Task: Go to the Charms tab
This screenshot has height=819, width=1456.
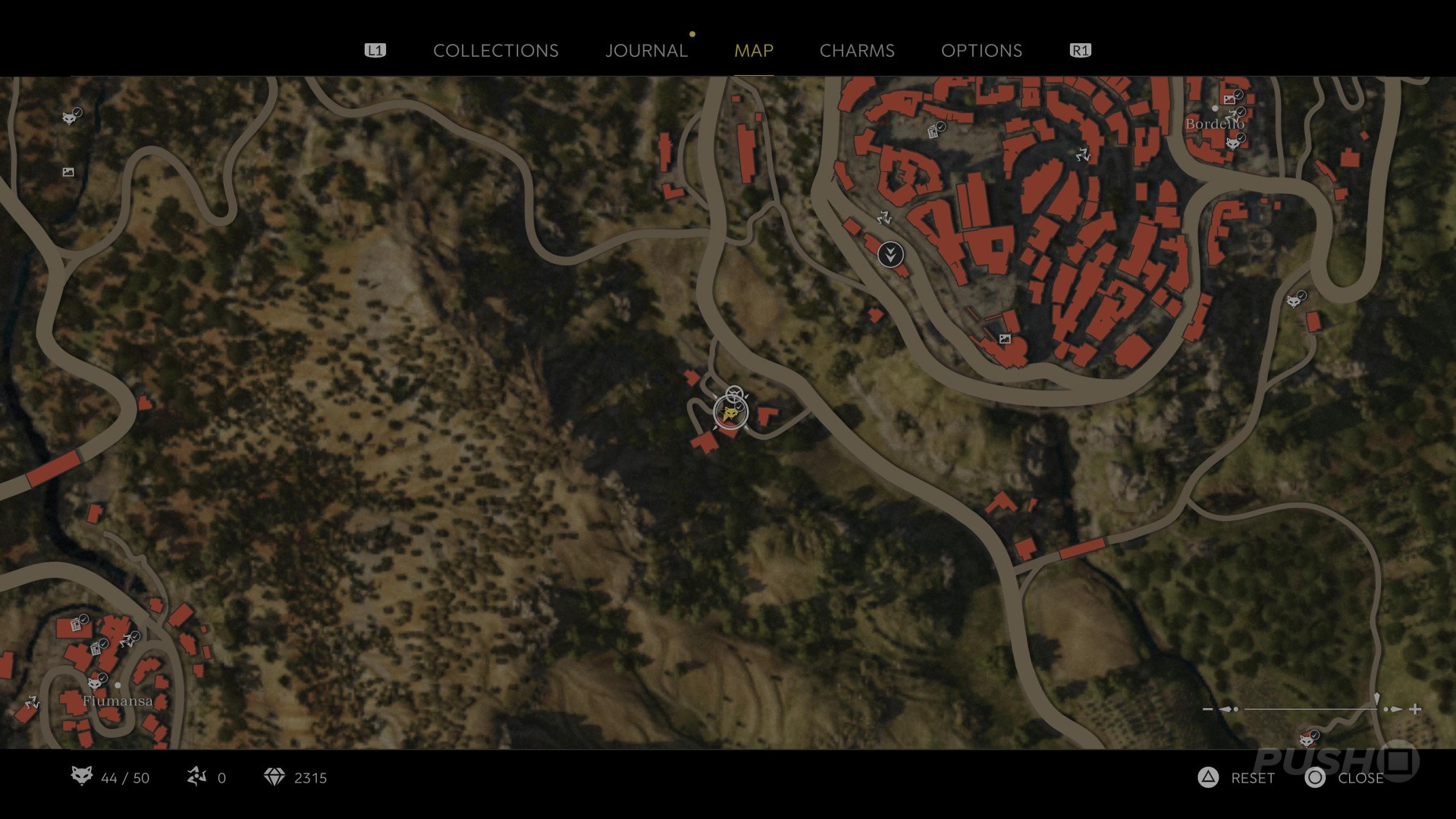Action: (857, 51)
